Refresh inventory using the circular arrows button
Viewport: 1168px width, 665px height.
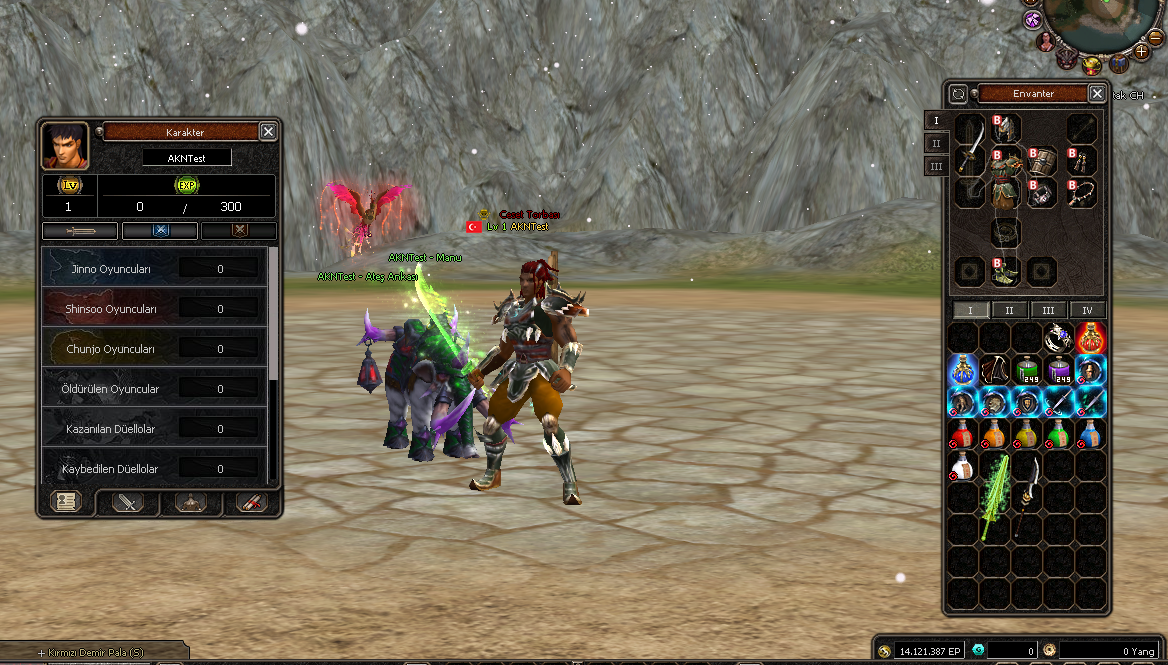click(958, 93)
